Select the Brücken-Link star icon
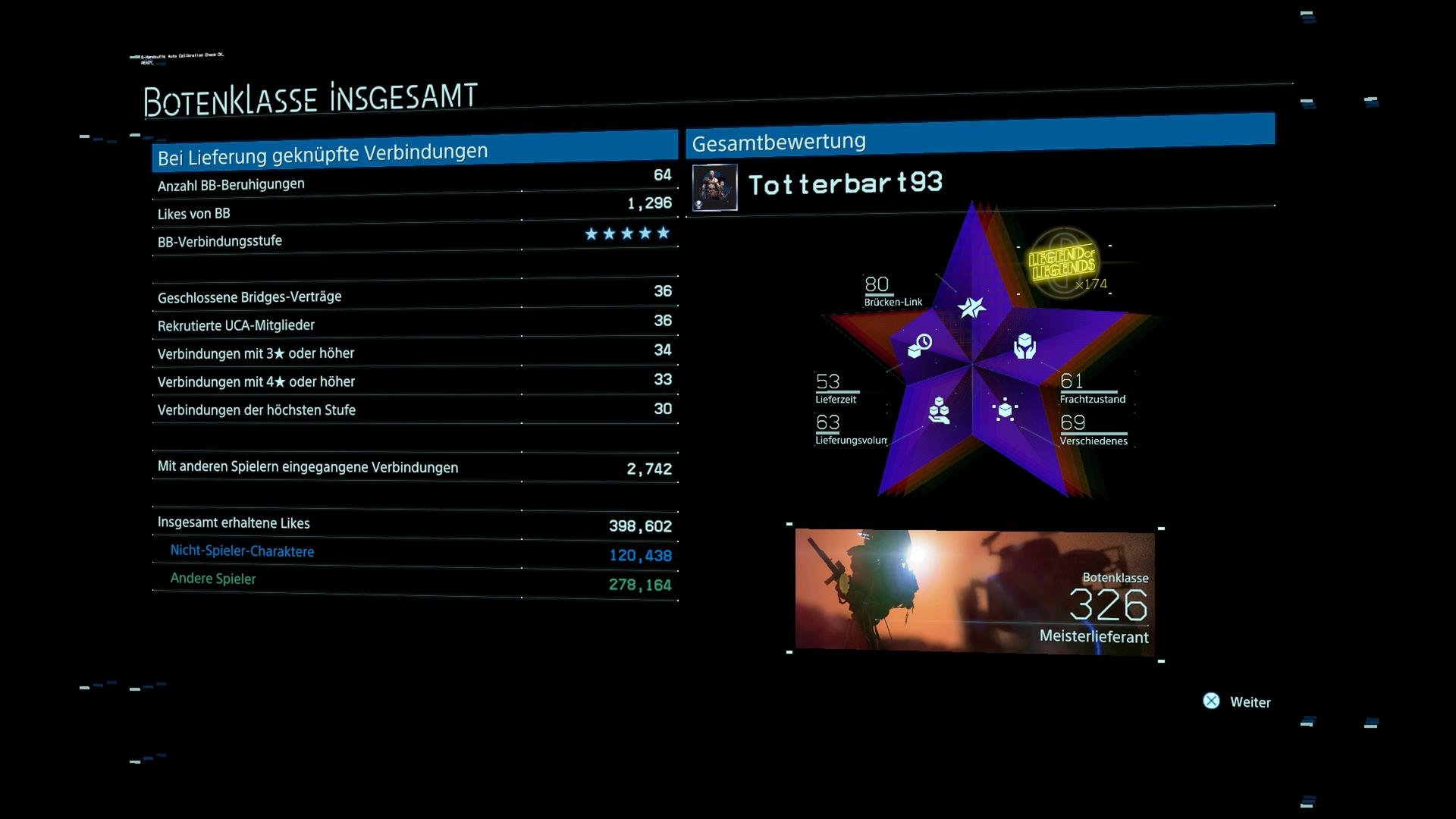This screenshot has height=819, width=1456. [x=971, y=306]
